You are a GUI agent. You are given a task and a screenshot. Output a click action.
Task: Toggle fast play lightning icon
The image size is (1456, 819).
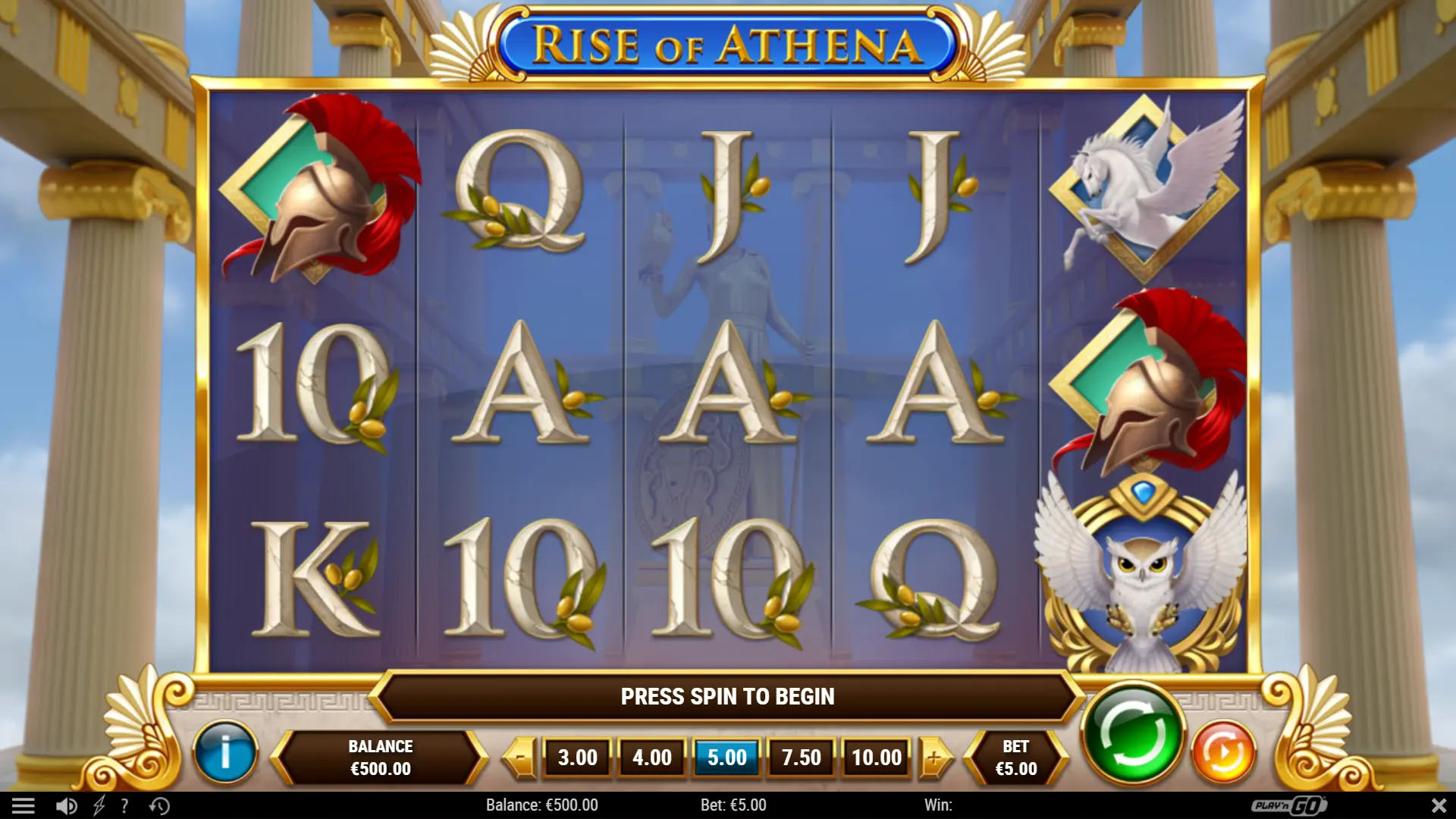[x=99, y=805]
